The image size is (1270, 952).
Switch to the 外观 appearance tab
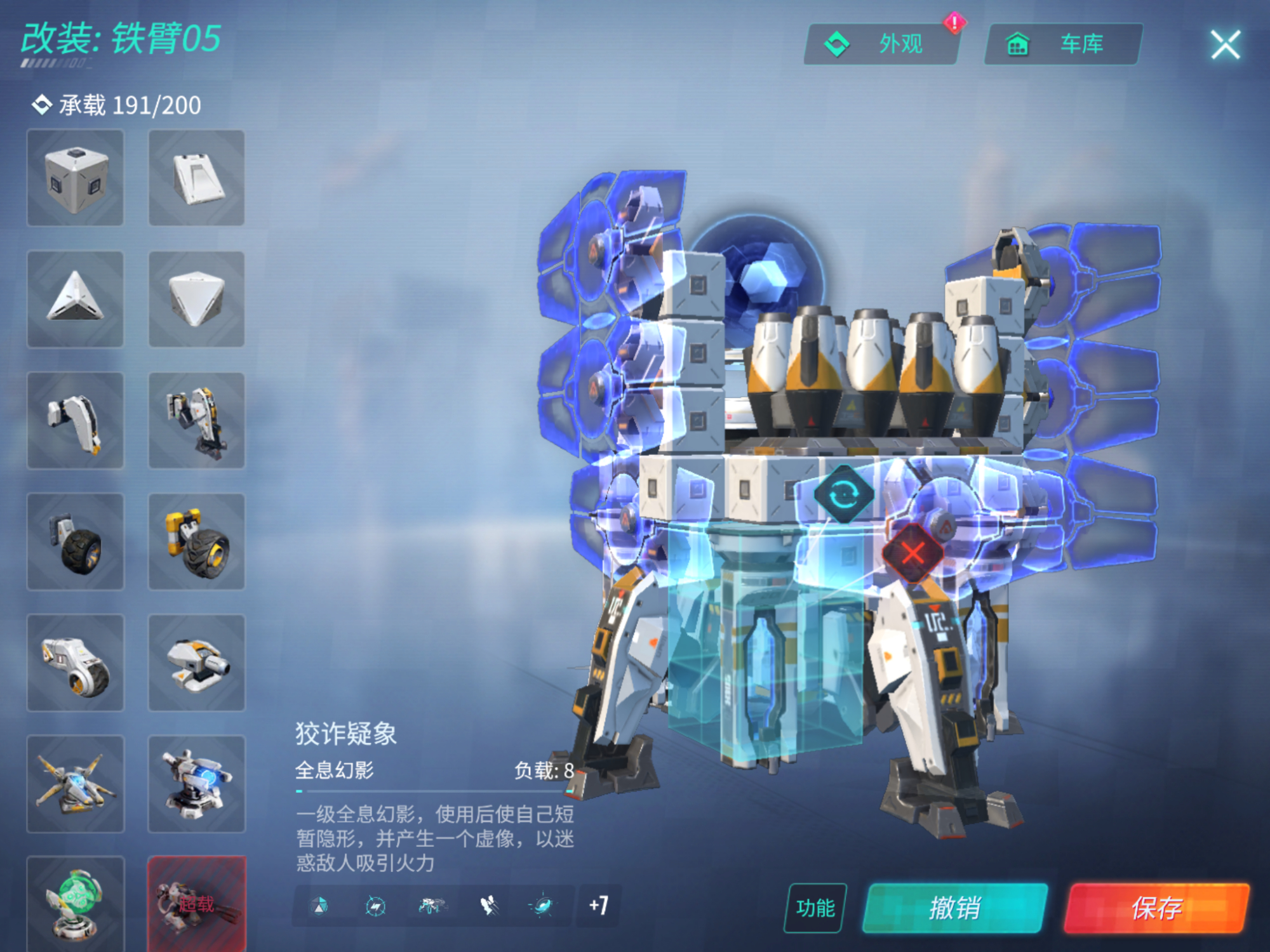[x=883, y=43]
